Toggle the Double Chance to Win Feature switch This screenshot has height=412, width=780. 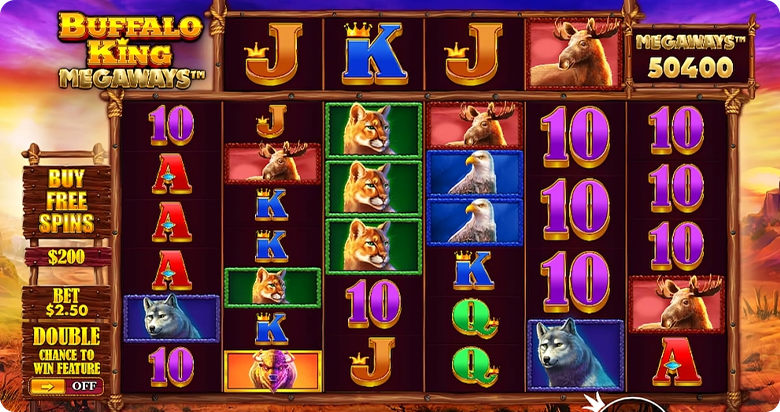point(66,385)
